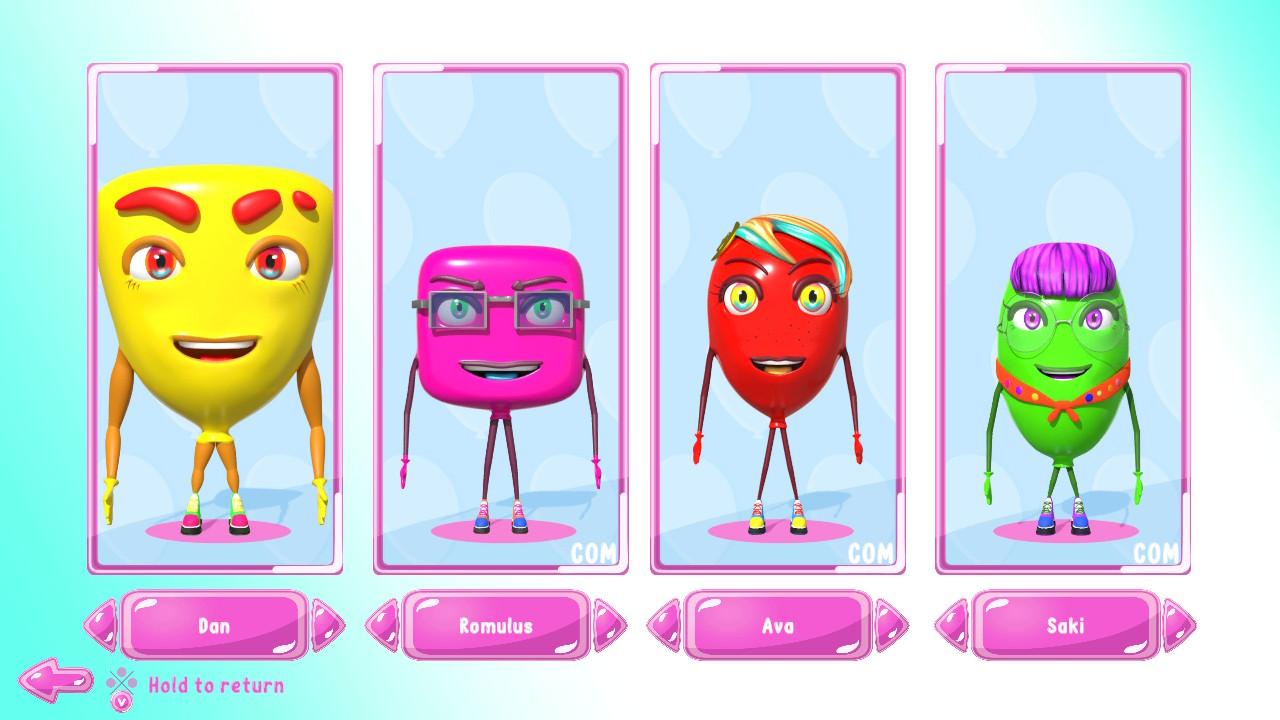Switch Romulus to the next character
The image size is (1280, 720).
609,626
